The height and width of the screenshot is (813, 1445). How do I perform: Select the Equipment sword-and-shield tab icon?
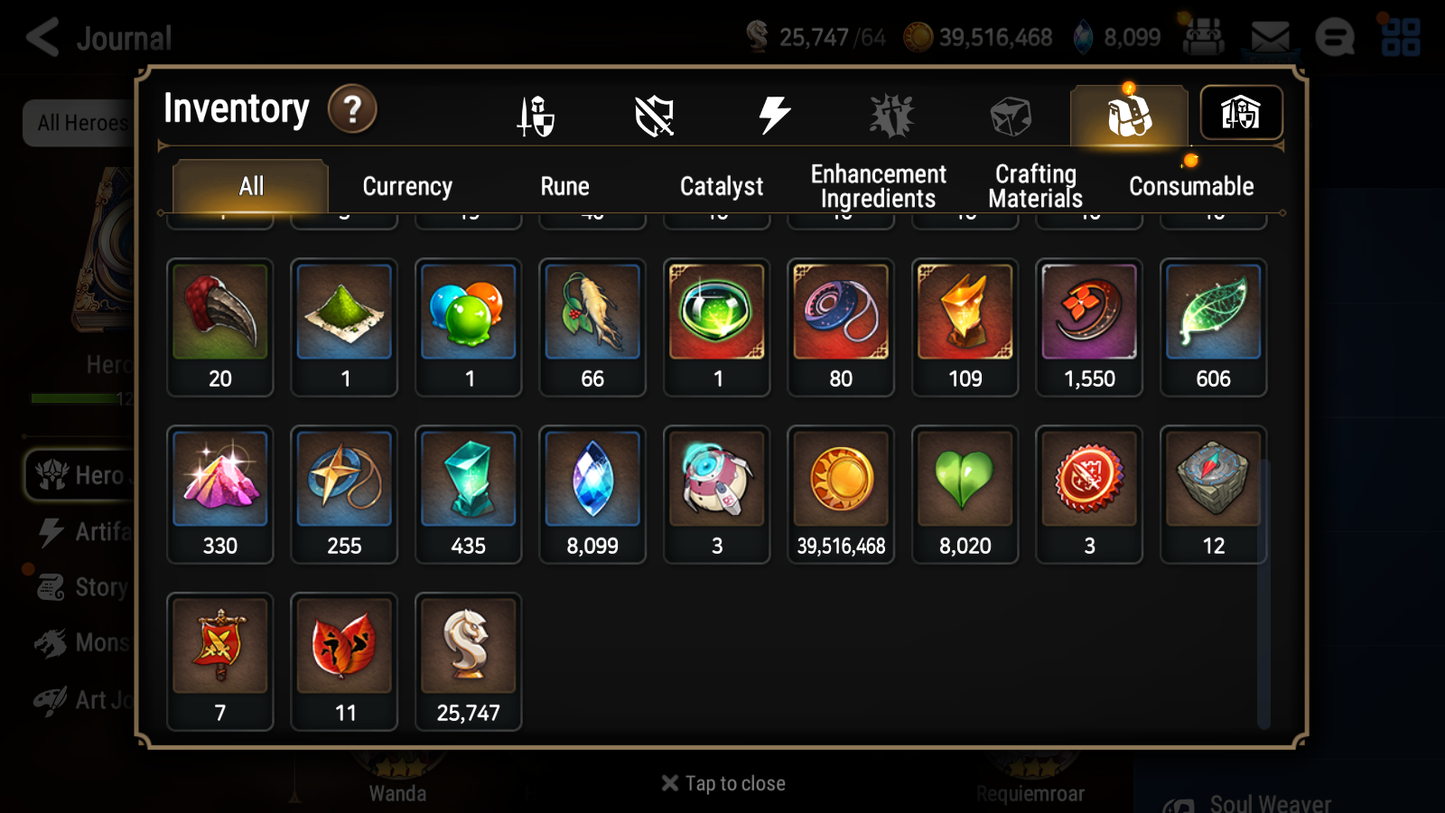[534, 113]
